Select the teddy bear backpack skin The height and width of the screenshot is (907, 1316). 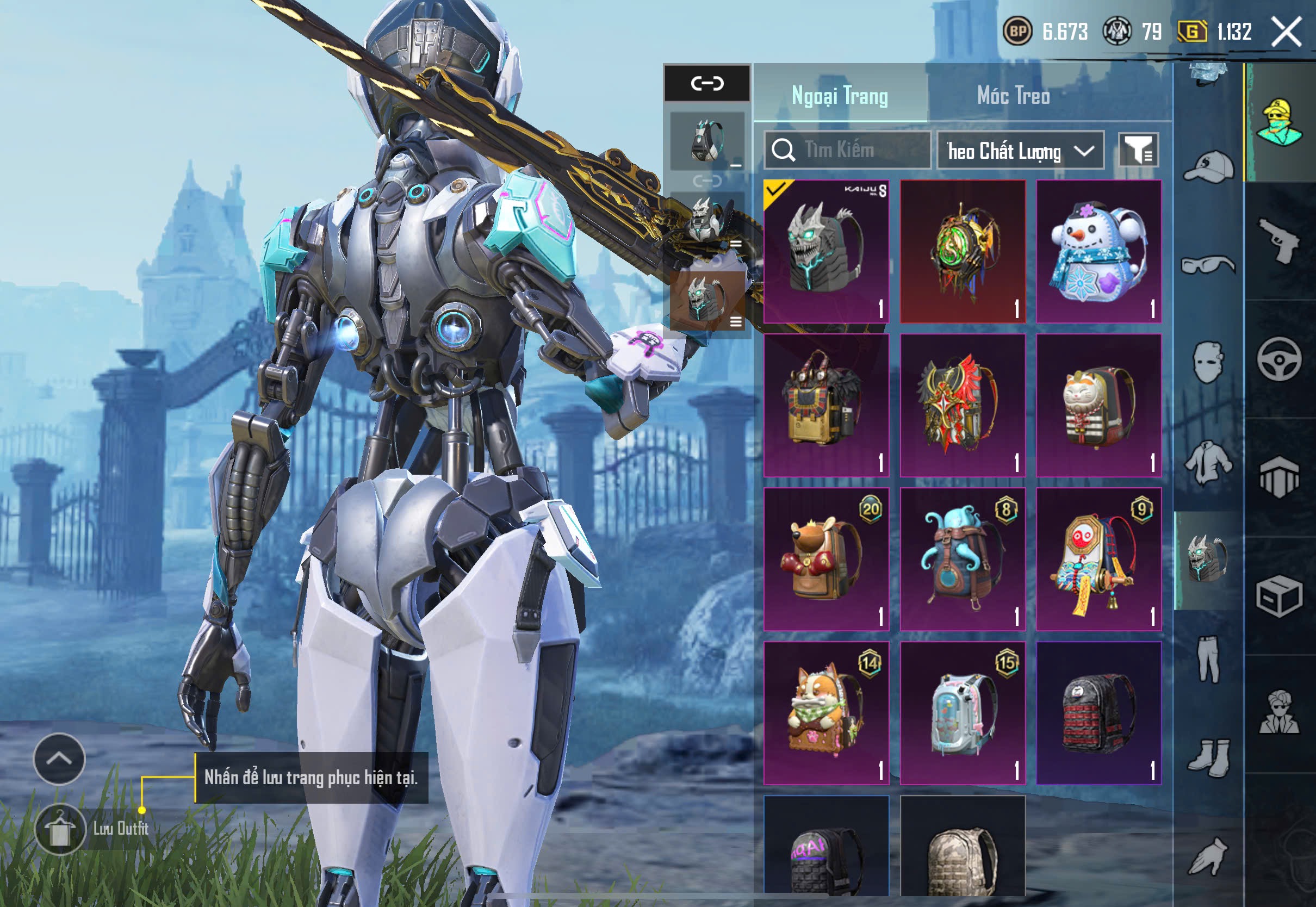click(x=825, y=559)
